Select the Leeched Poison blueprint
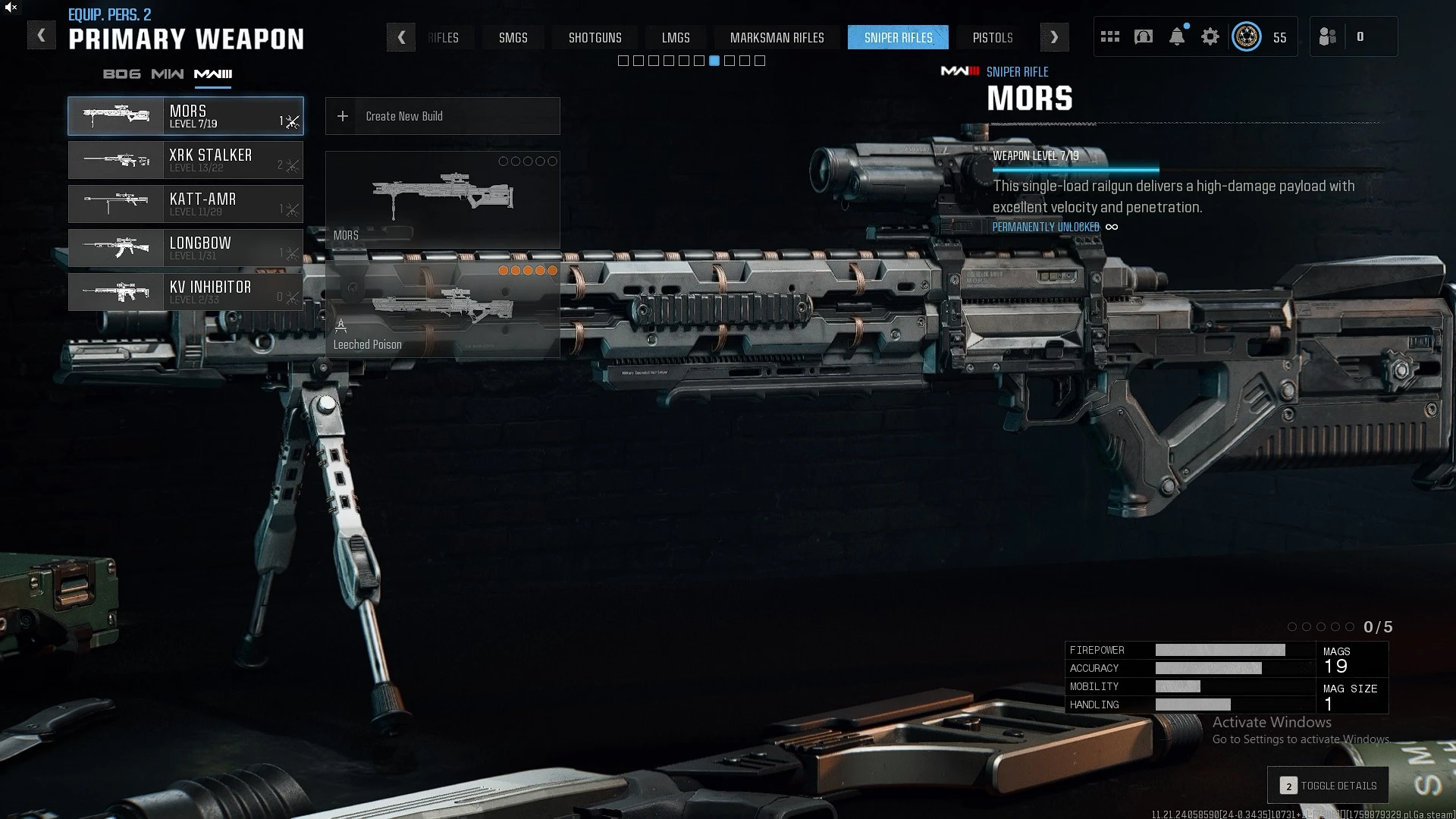The width and height of the screenshot is (1456, 819). pos(442,309)
